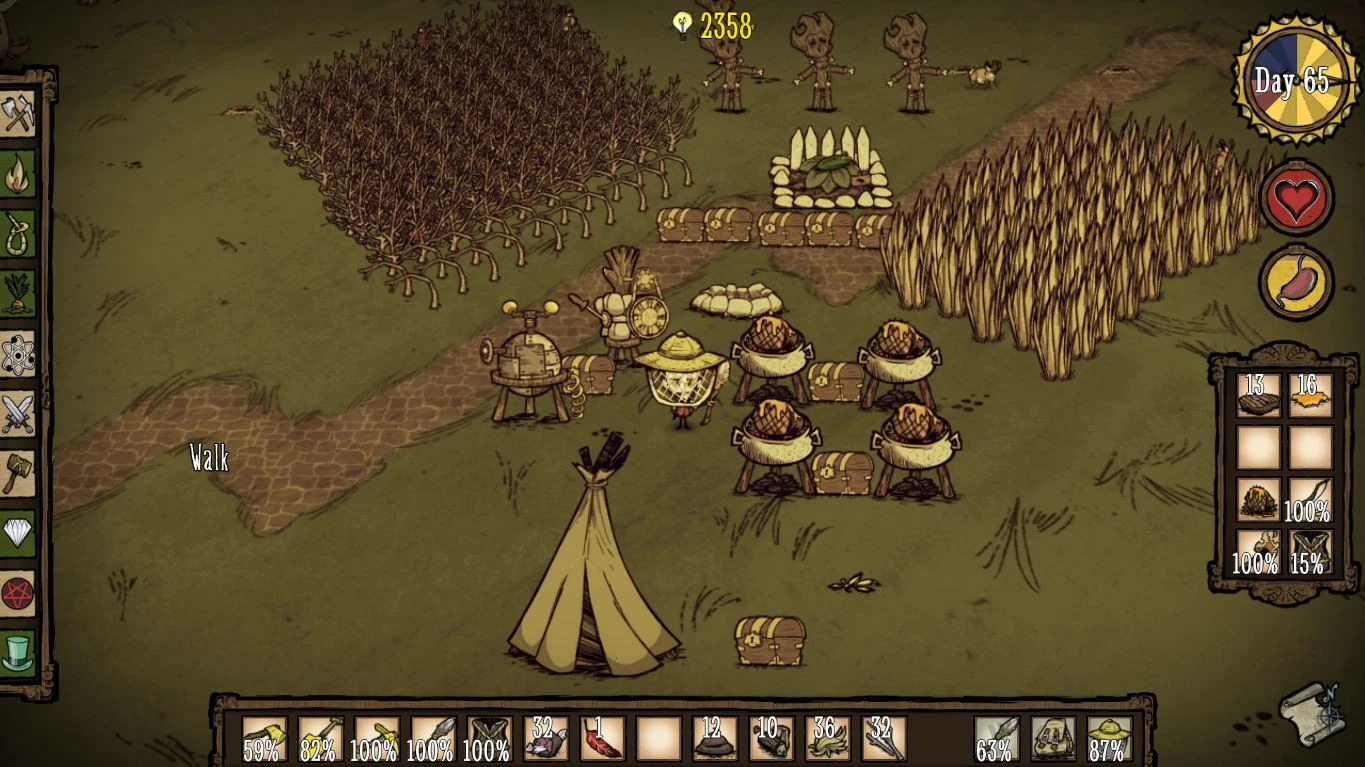Open the map using the scroll icon
This screenshot has height=767, width=1365.
pyautogui.click(x=1313, y=711)
